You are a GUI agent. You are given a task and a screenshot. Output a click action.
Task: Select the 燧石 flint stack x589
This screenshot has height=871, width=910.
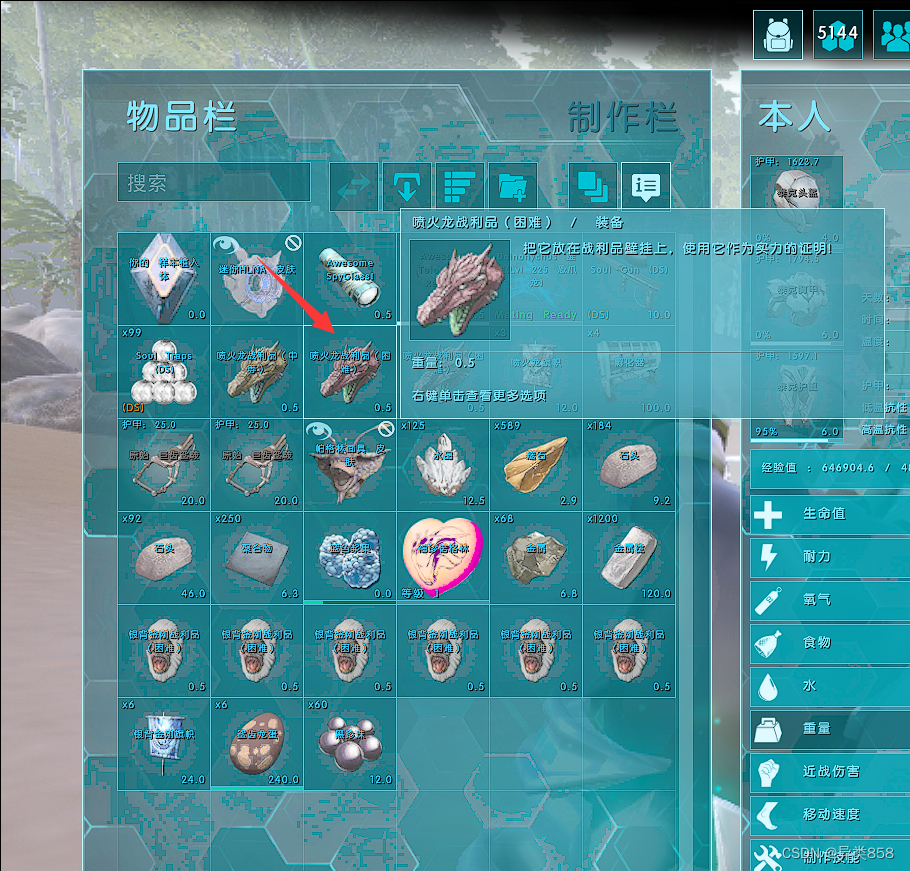536,465
